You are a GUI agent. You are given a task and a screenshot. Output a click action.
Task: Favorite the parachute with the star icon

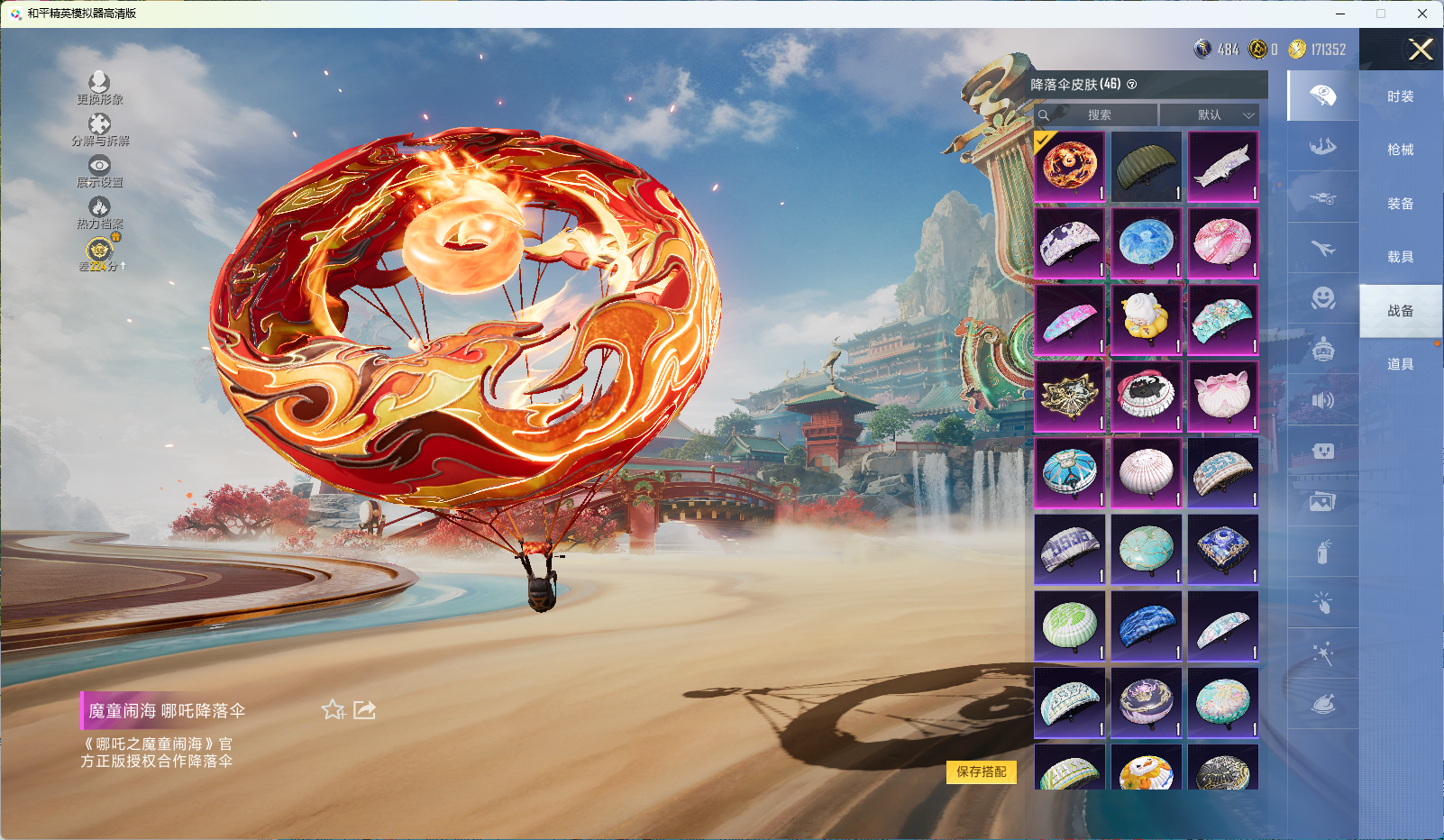click(x=333, y=710)
